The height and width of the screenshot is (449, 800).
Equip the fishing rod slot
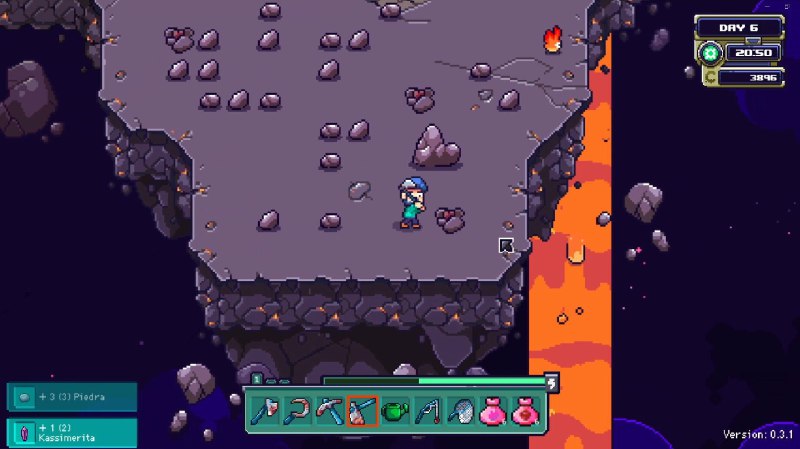coord(426,411)
